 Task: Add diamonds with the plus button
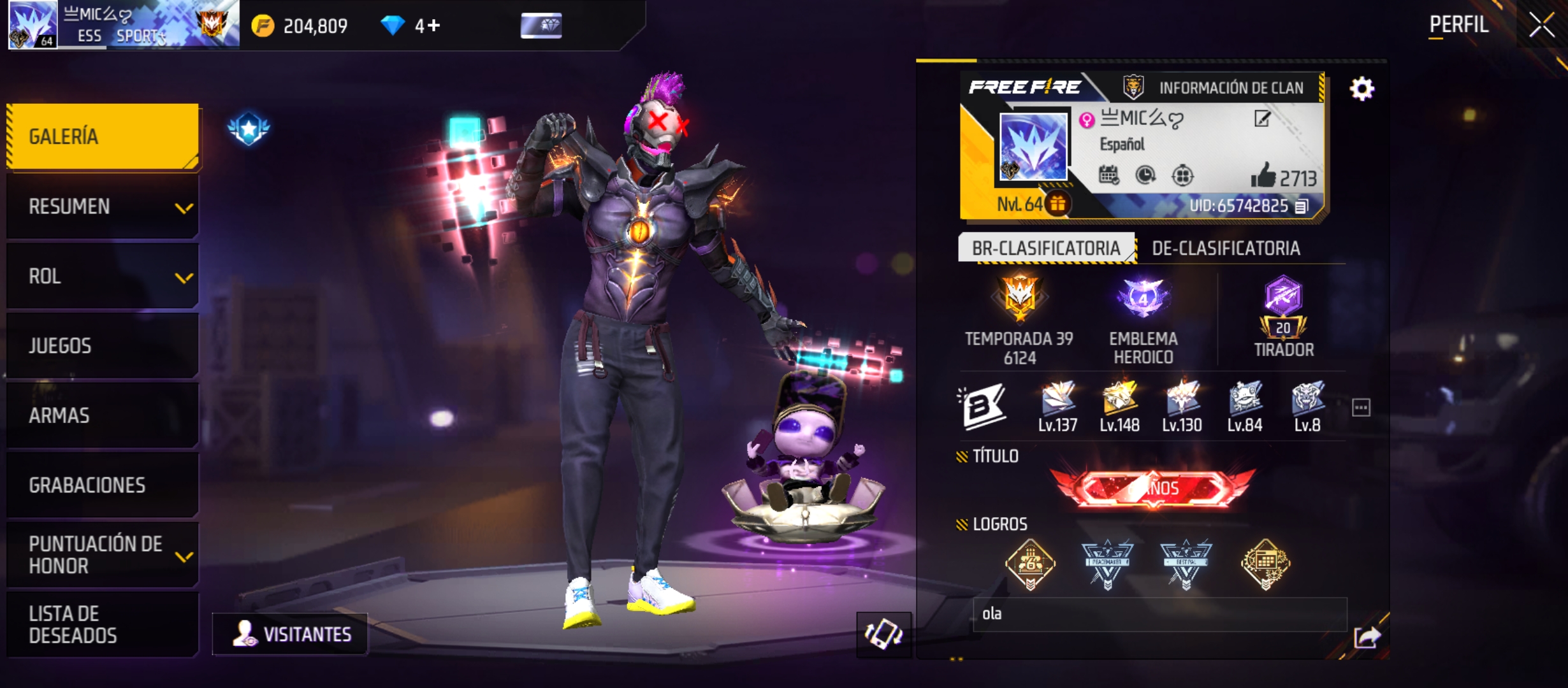434,25
